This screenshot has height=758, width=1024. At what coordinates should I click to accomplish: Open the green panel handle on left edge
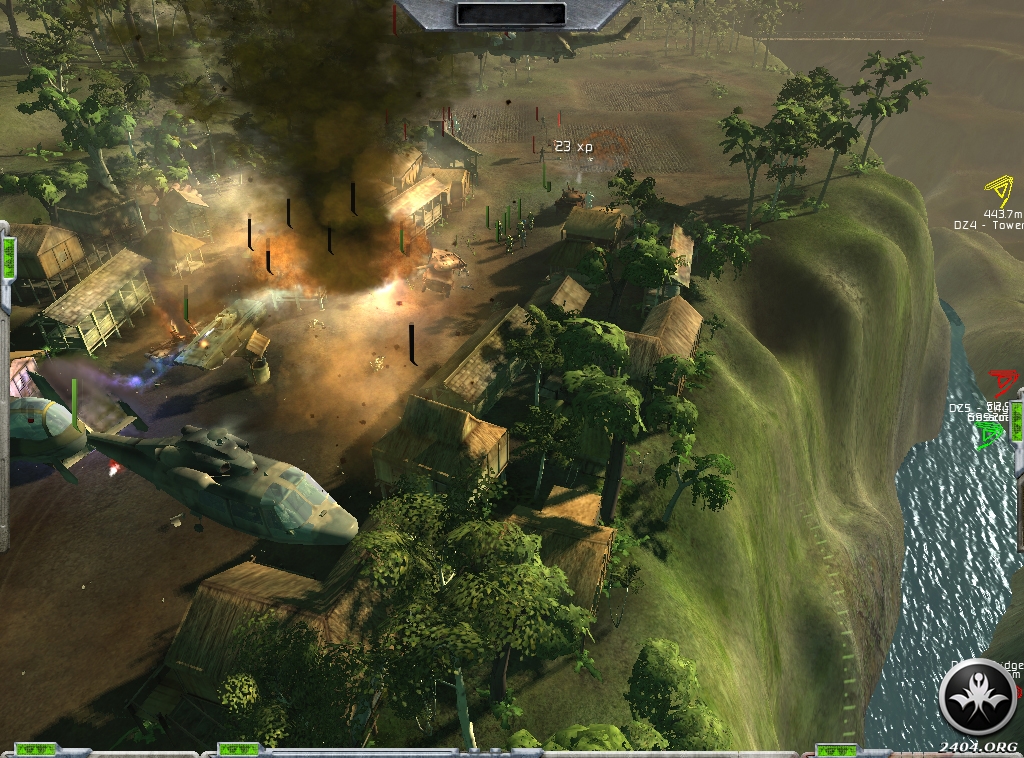coord(8,256)
